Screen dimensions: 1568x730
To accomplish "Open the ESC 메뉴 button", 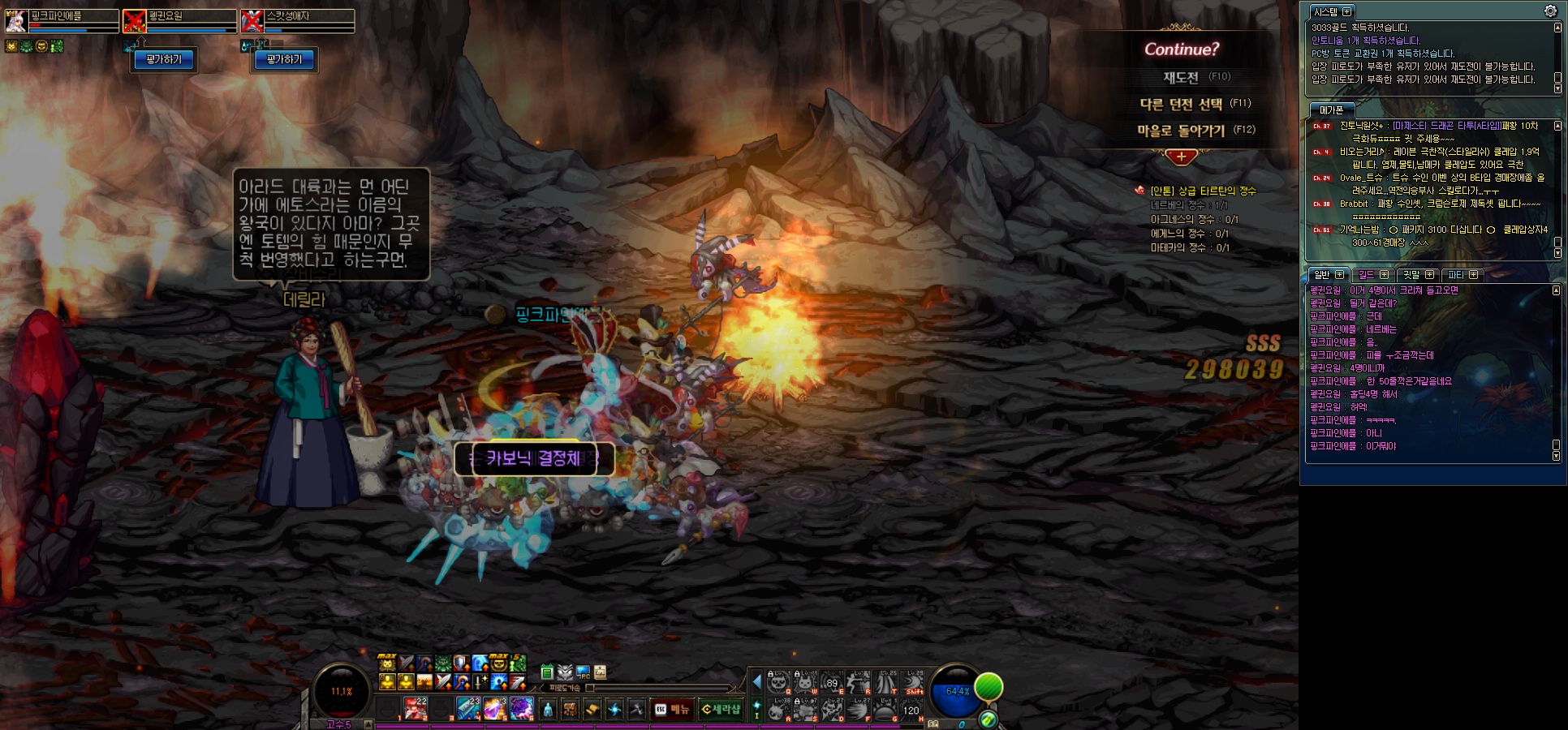I will [672, 710].
